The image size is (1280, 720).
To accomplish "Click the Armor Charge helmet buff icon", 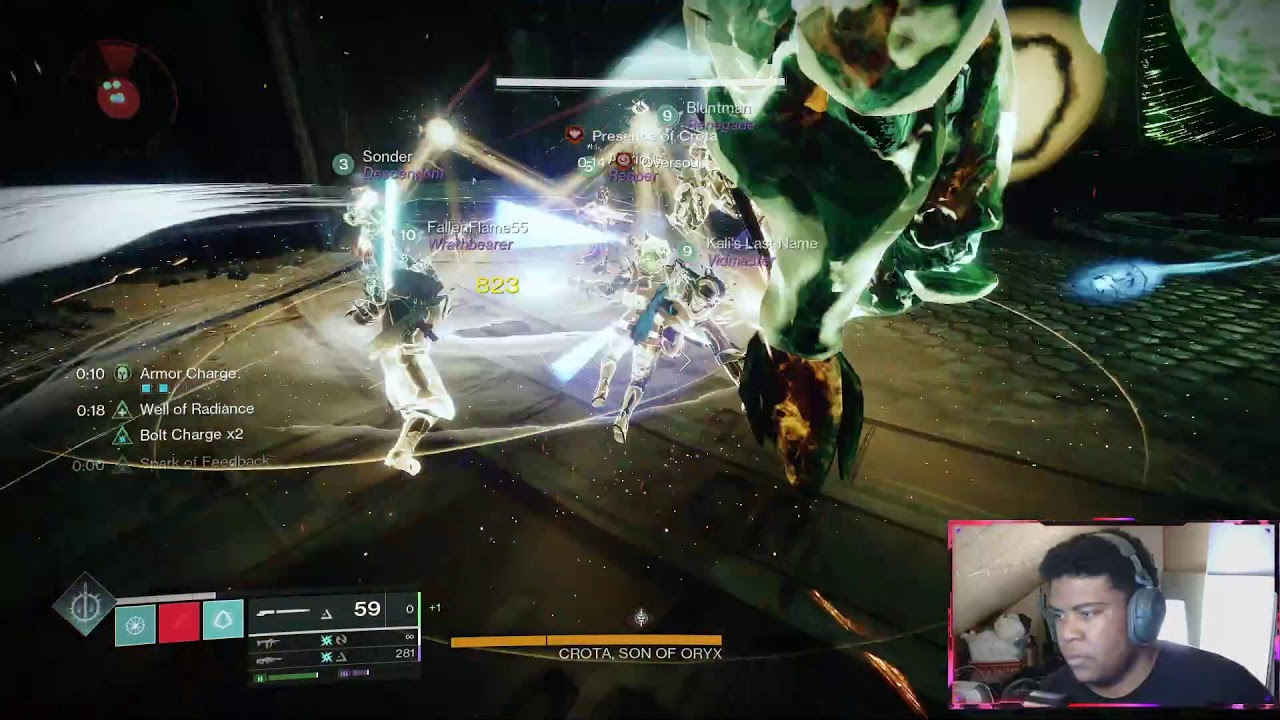I will [123, 374].
